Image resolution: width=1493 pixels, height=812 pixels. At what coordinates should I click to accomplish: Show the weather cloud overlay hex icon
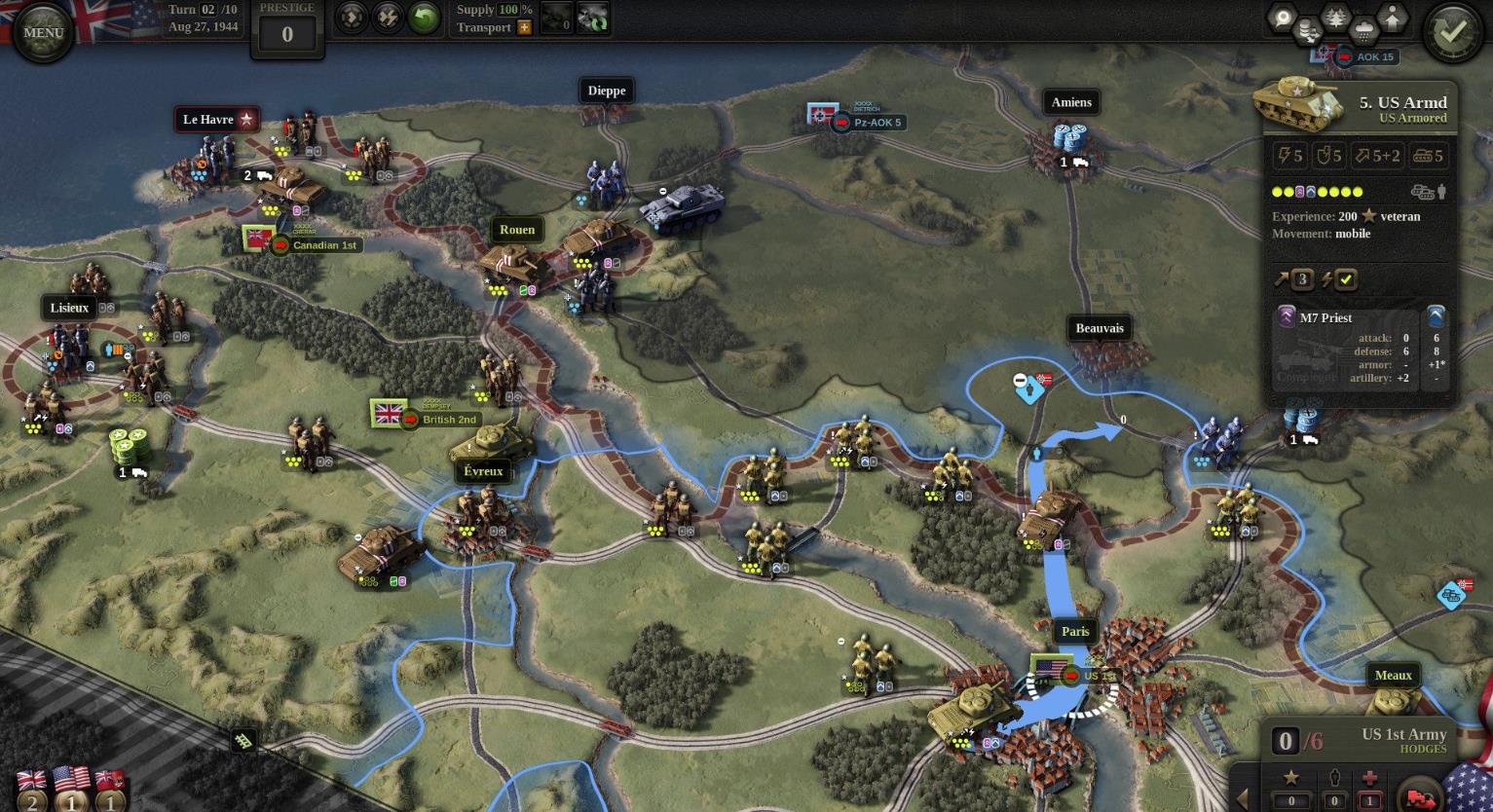point(1364,32)
